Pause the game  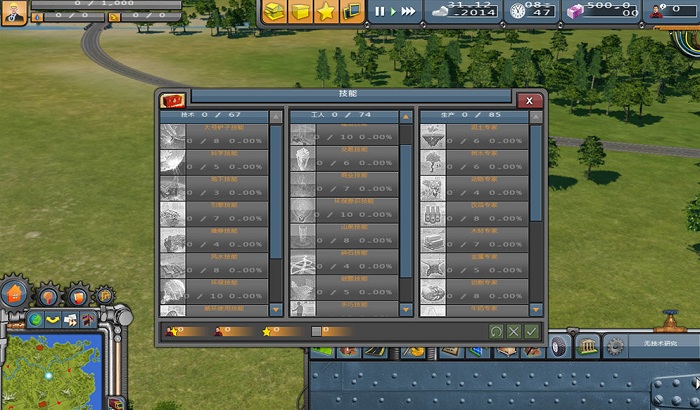point(380,11)
